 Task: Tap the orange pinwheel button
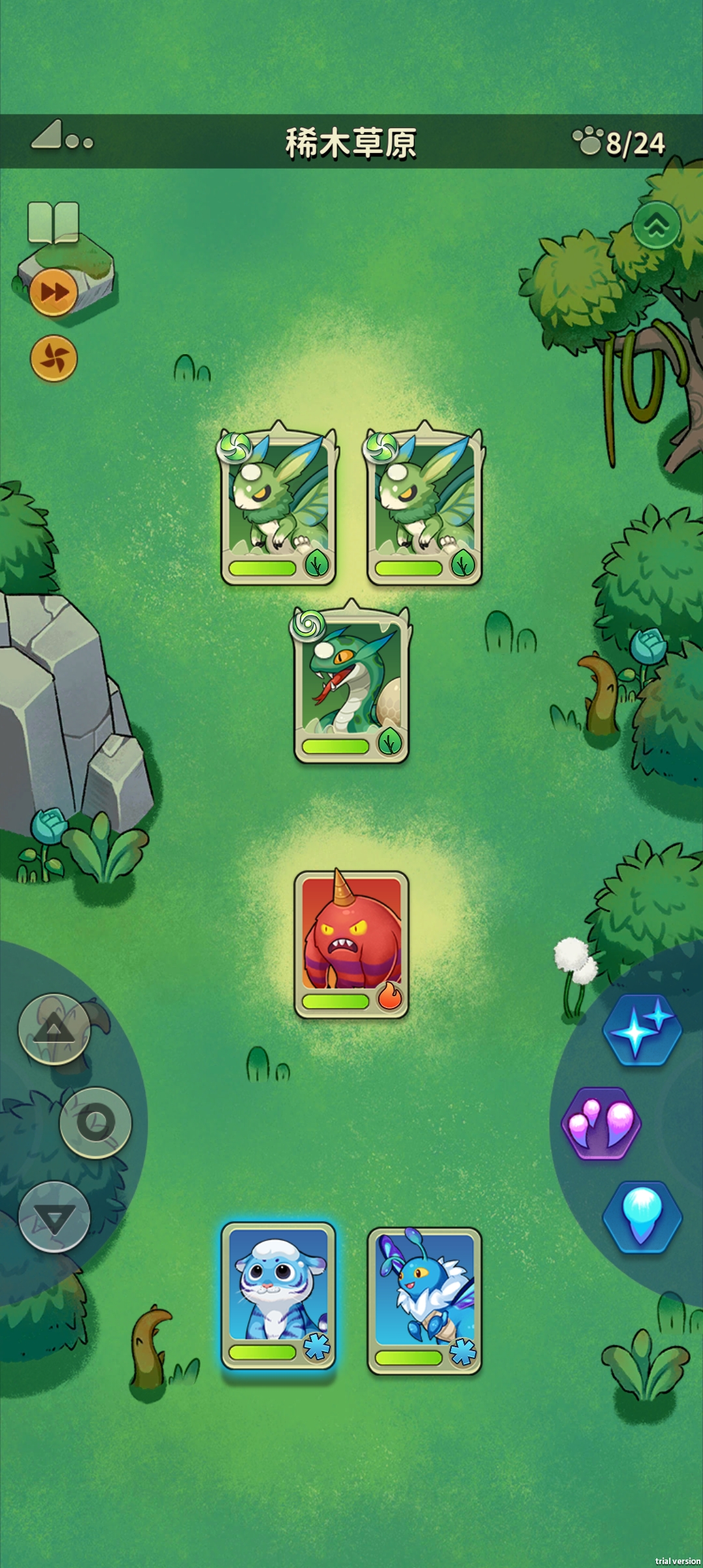(54, 358)
